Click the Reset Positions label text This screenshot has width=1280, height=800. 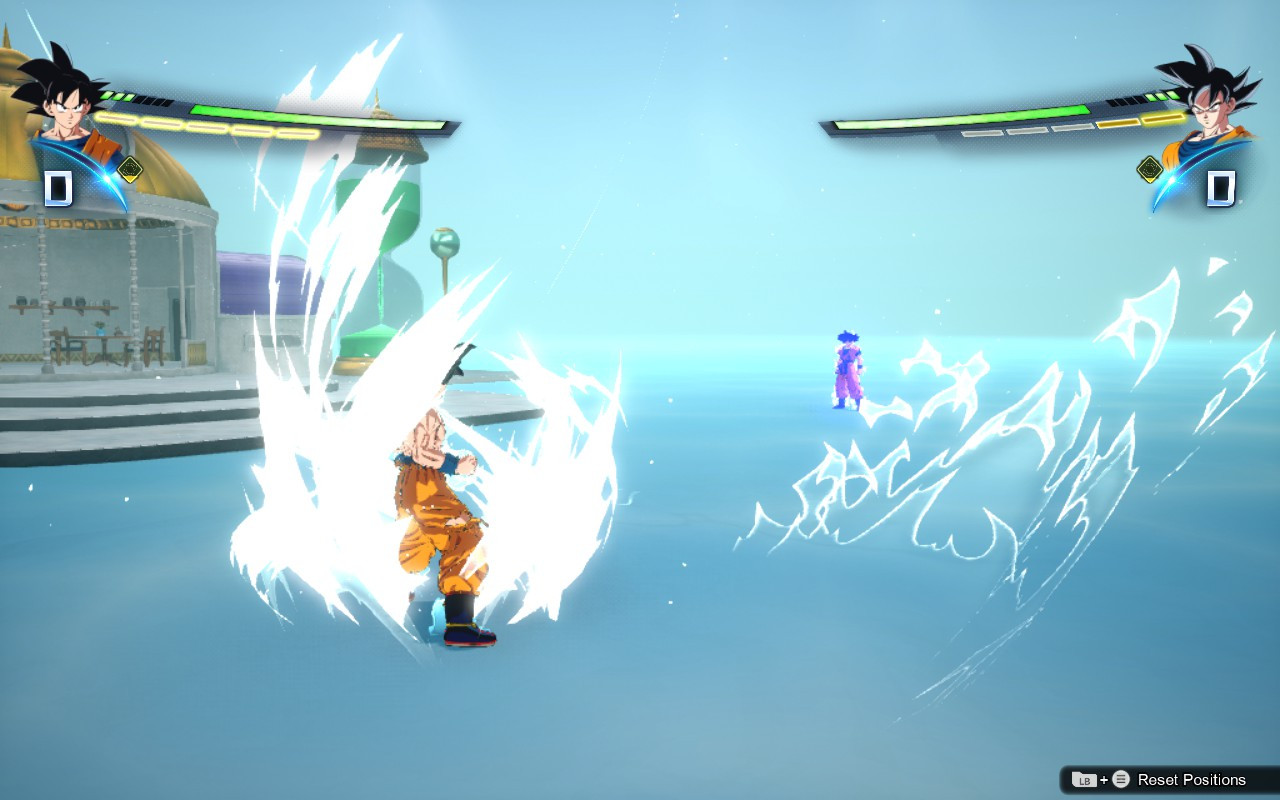(1192, 780)
